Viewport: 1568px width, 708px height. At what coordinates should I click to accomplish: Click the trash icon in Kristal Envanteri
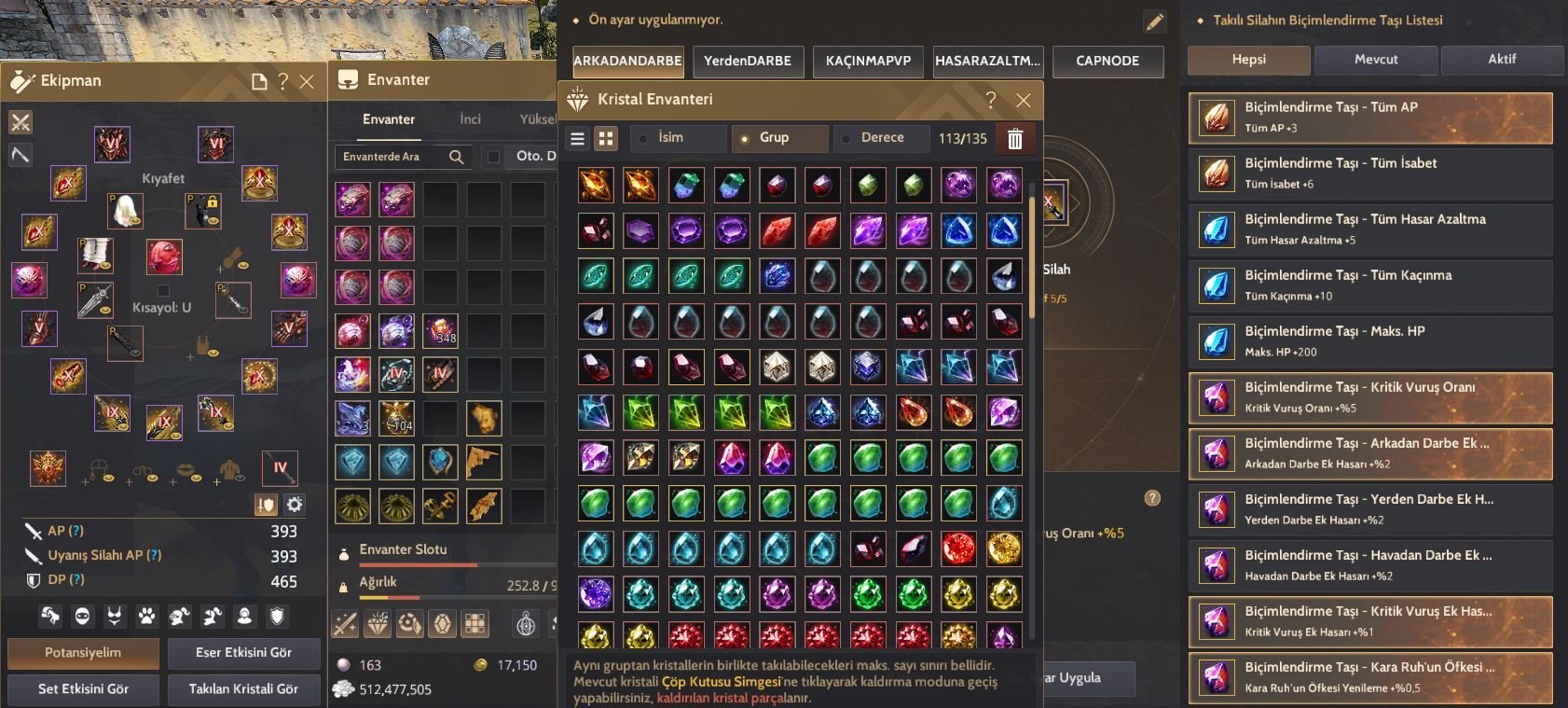point(1015,138)
